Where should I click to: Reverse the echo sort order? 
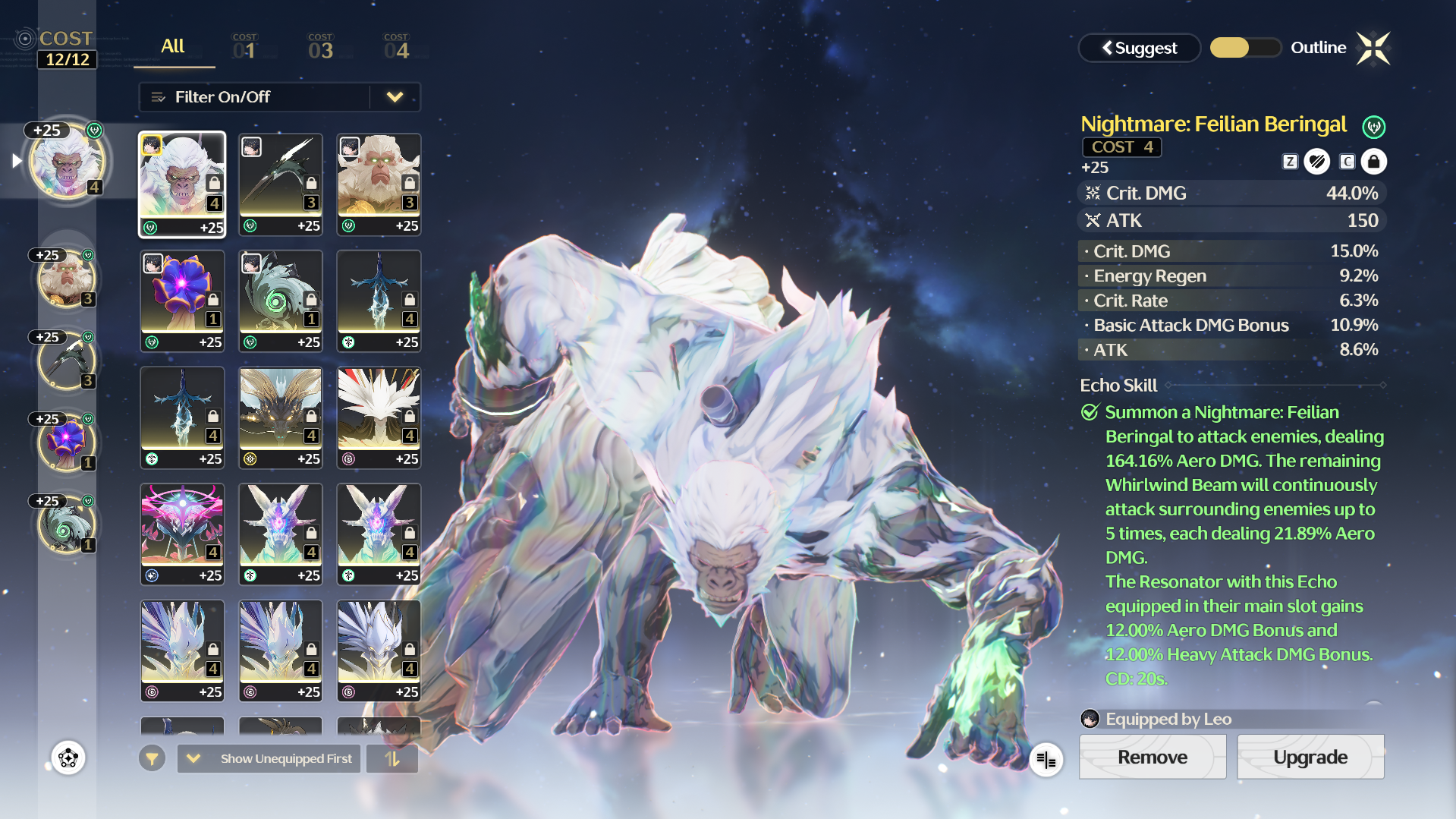[x=392, y=758]
